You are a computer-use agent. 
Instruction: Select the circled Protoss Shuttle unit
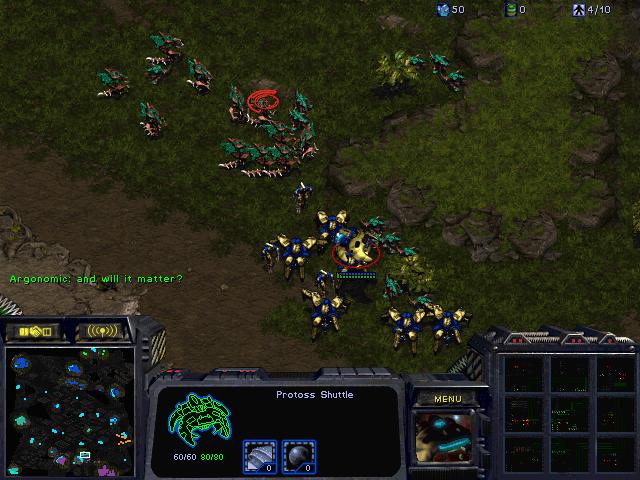pyautogui.click(x=351, y=249)
